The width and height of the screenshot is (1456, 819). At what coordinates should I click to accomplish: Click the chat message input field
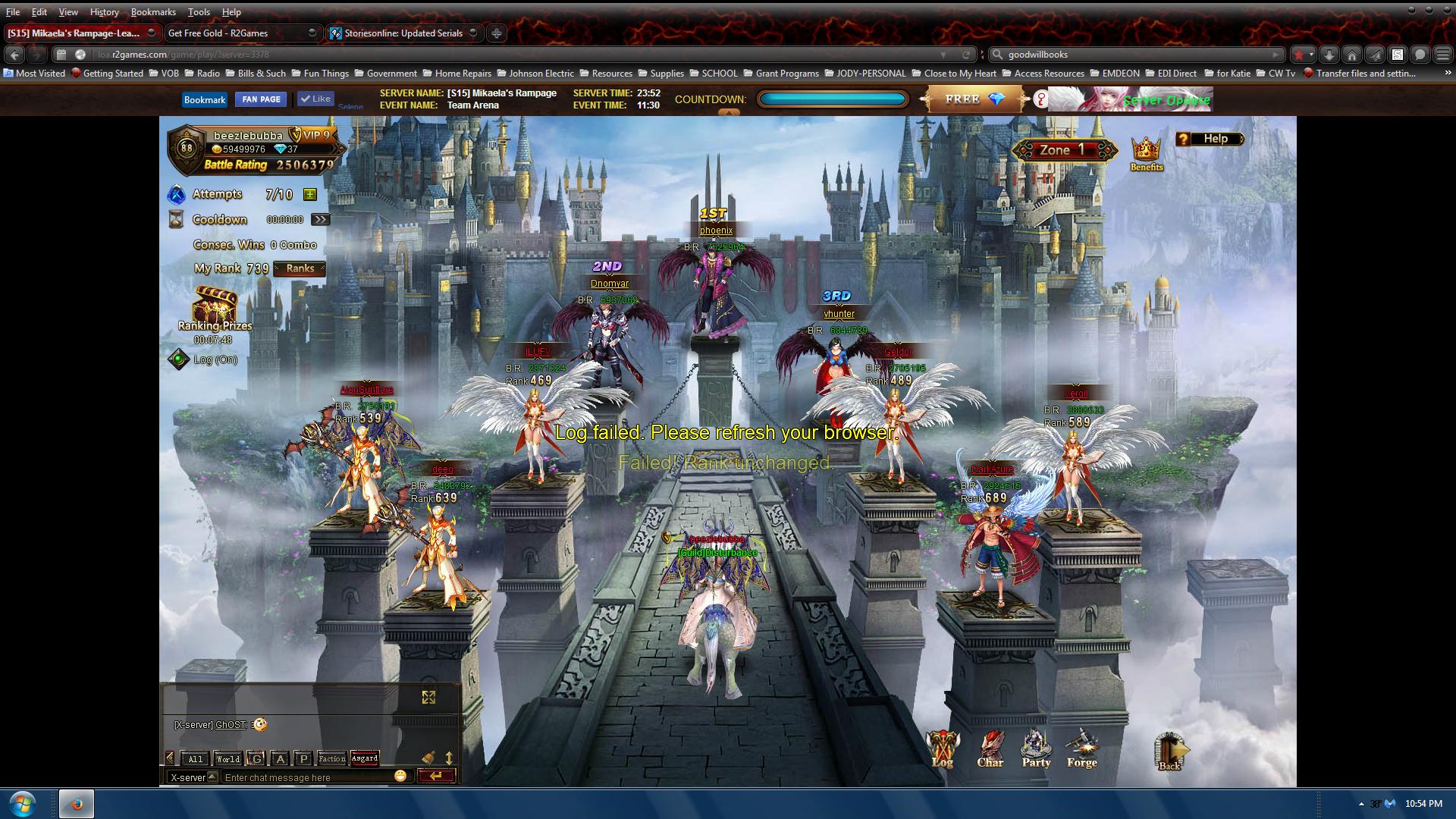(307, 777)
